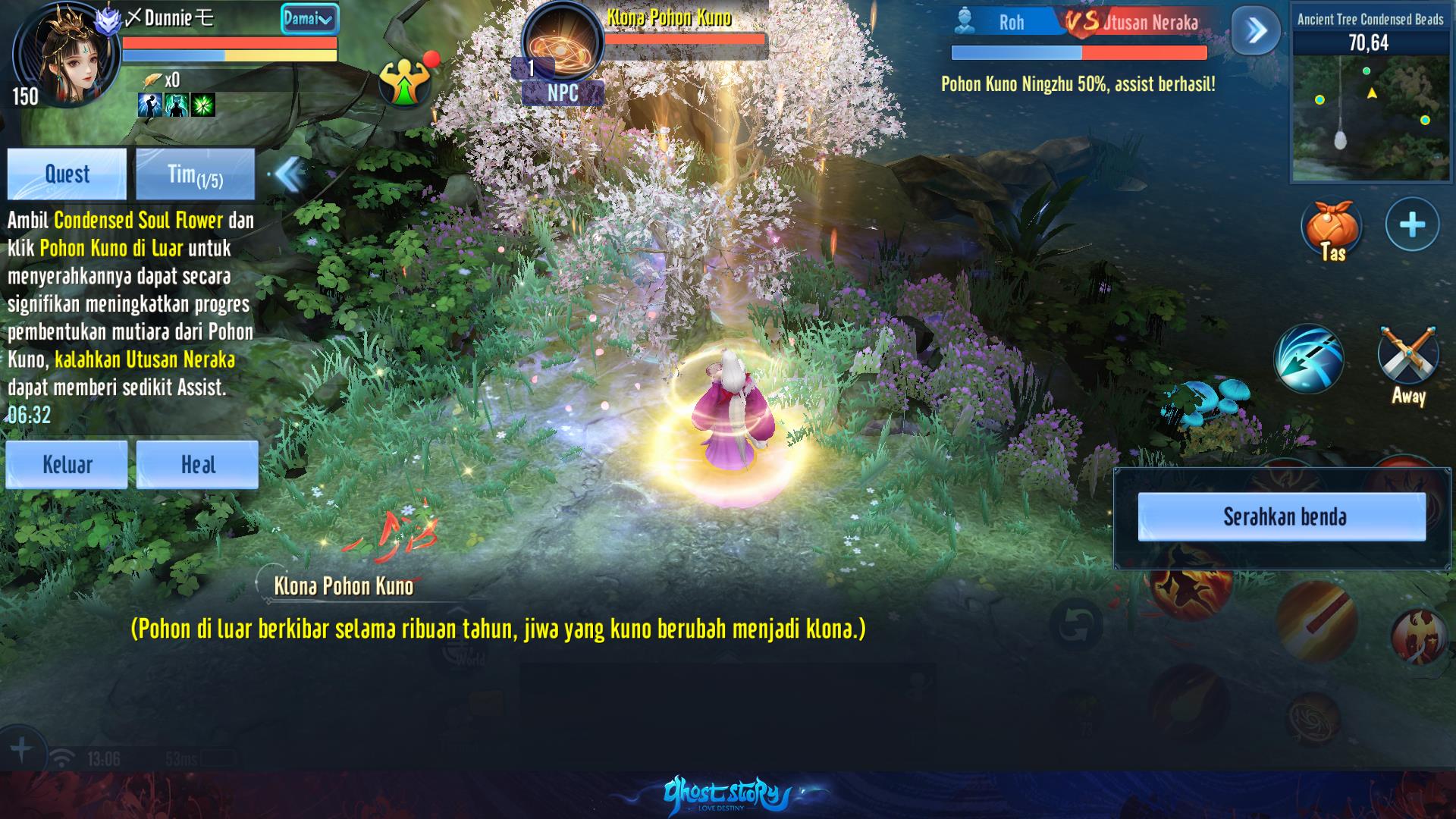This screenshot has width=1456, height=819.
Task: Click the Keluar exit button
Action: click(67, 464)
